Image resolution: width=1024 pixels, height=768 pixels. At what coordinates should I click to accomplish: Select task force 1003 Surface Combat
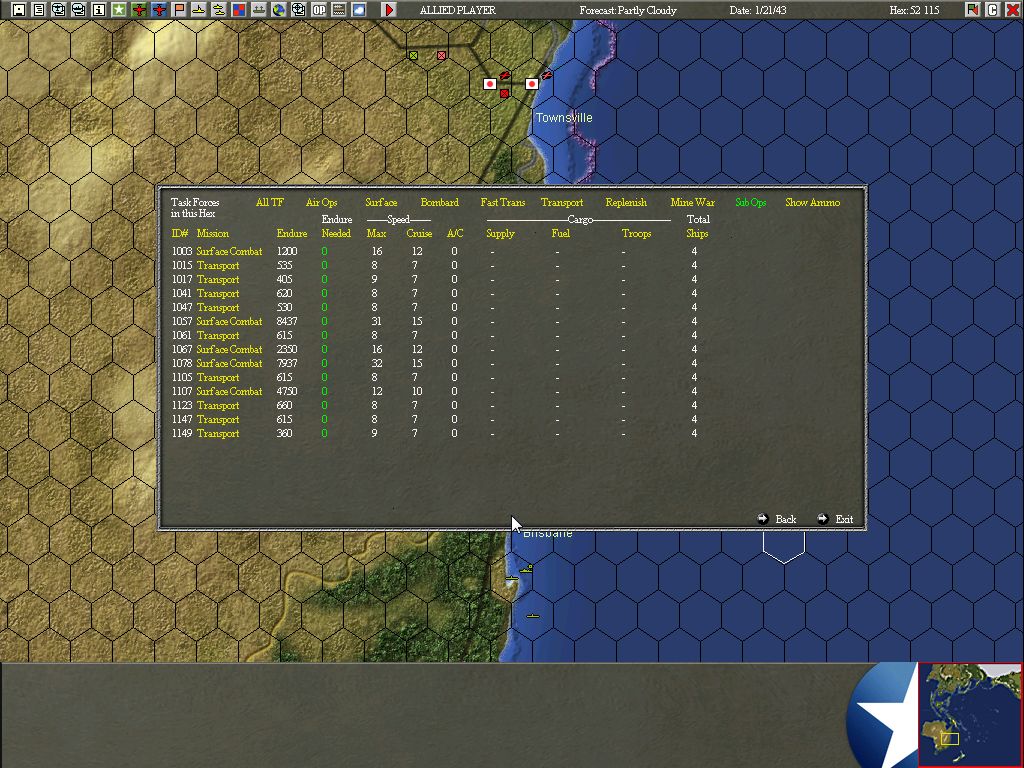click(x=229, y=252)
